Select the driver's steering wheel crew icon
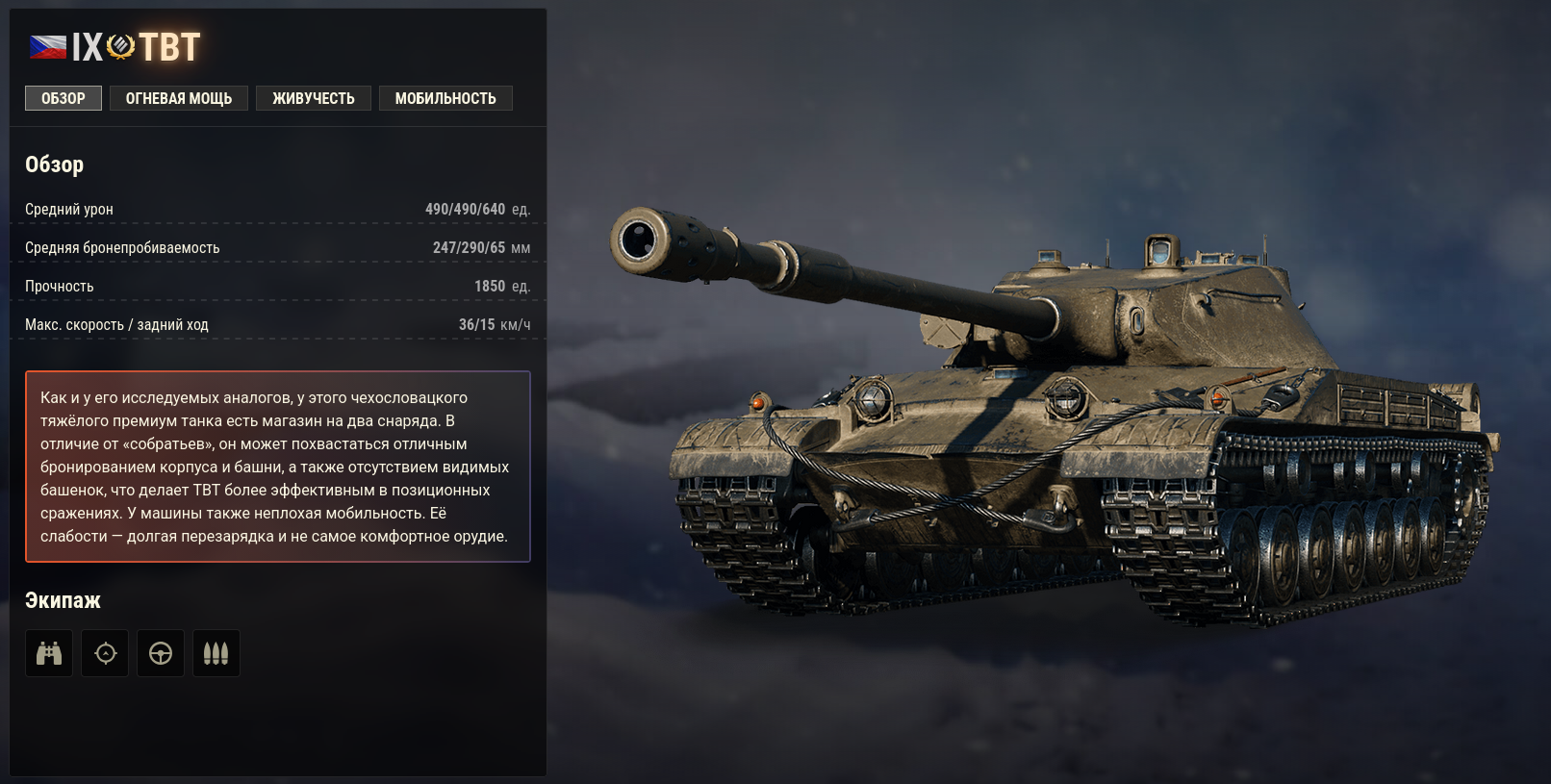This screenshot has height=784, width=1551. click(161, 652)
